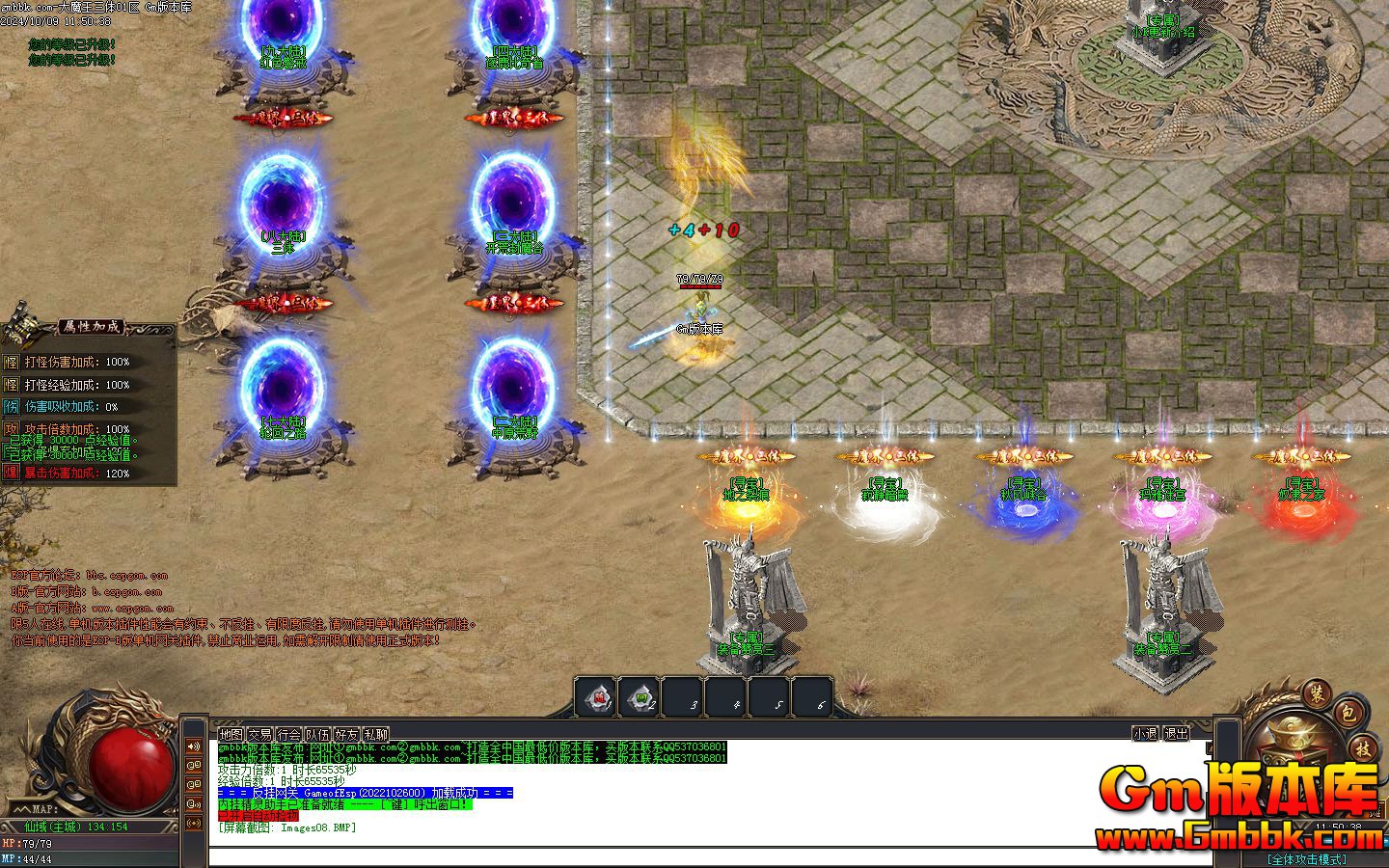Toggle the 全体攻击模式 attack mode label
This screenshot has width=1389, height=868.
click(1306, 859)
